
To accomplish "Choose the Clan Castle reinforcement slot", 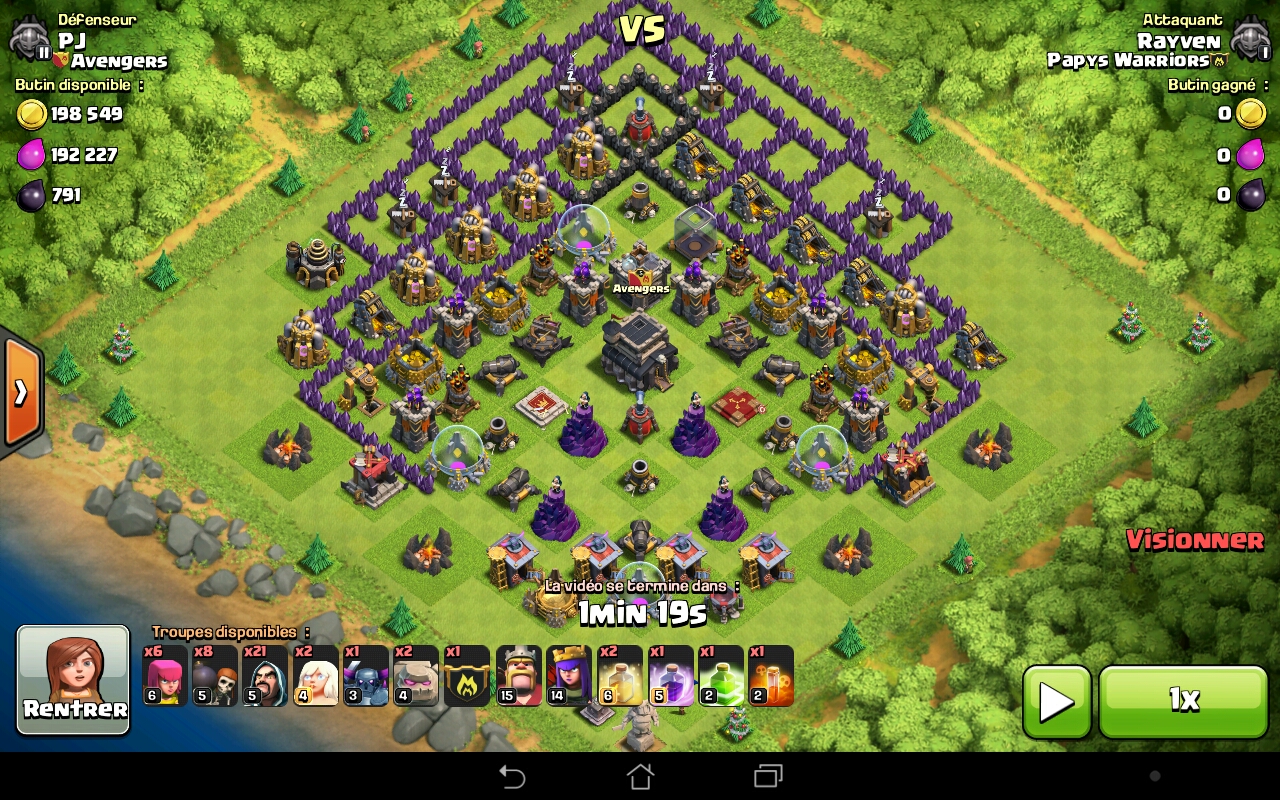I will click(467, 676).
